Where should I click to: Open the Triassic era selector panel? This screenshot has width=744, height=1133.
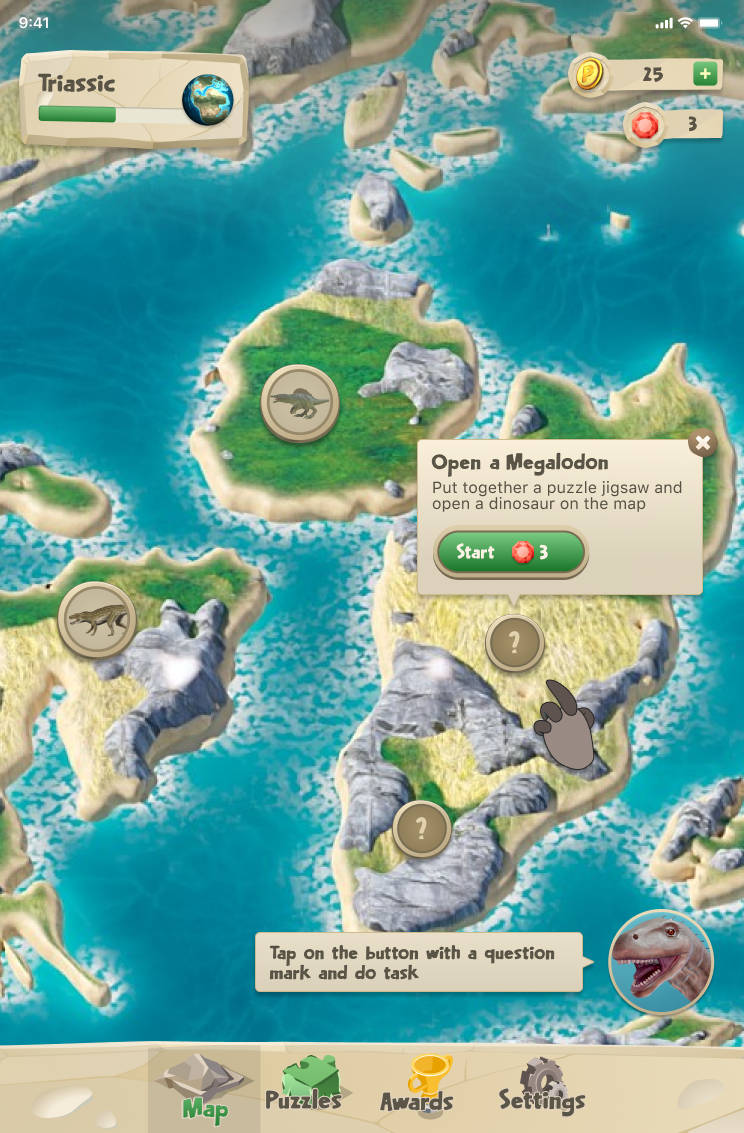(134, 100)
